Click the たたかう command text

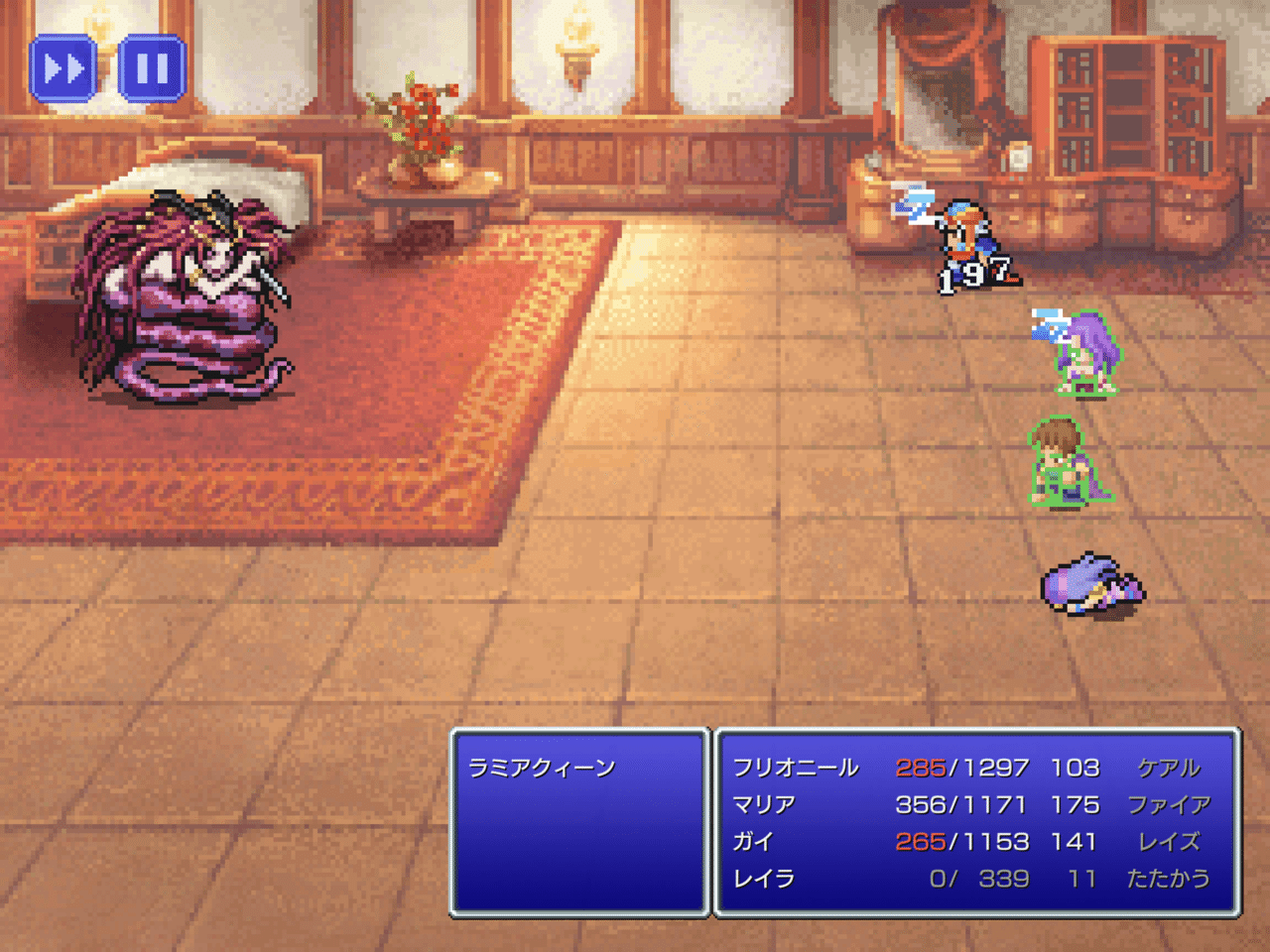click(1167, 879)
